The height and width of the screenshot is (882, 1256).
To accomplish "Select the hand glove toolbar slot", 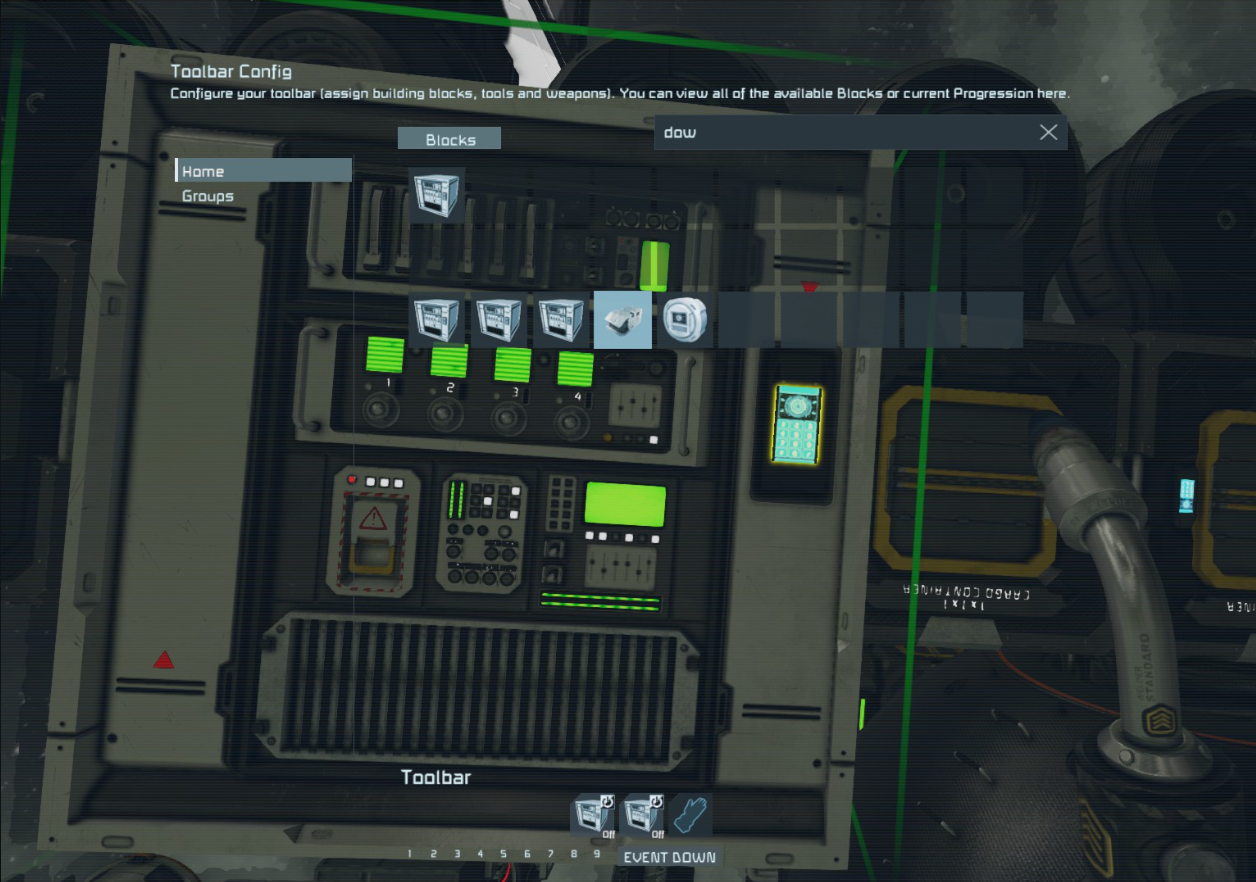I will [x=691, y=816].
